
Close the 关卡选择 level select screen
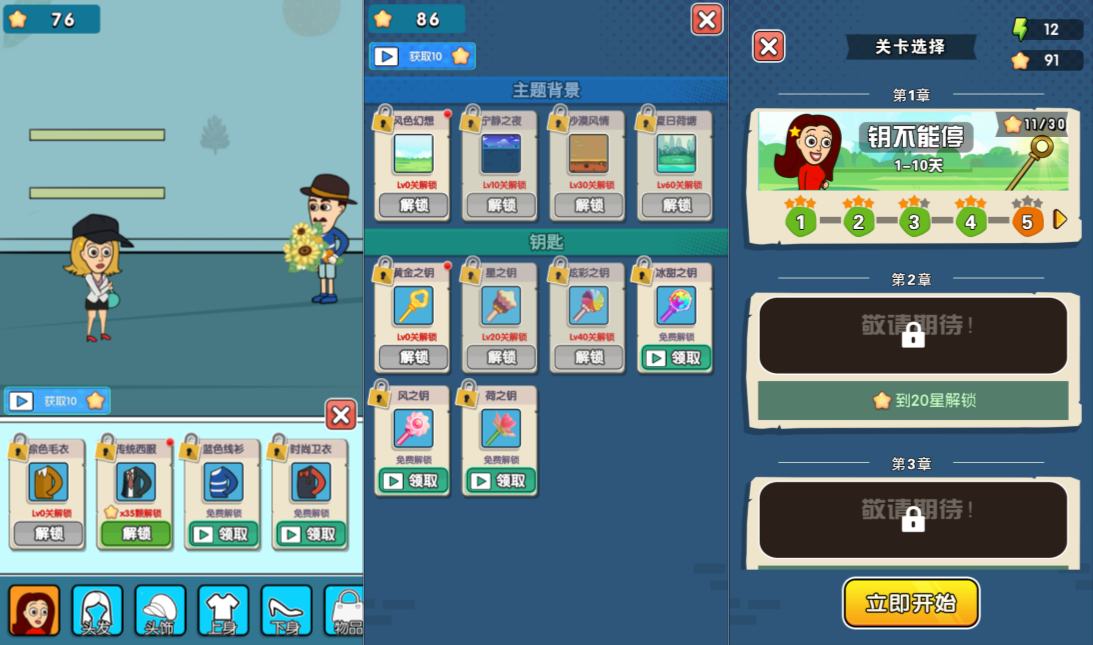768,47
